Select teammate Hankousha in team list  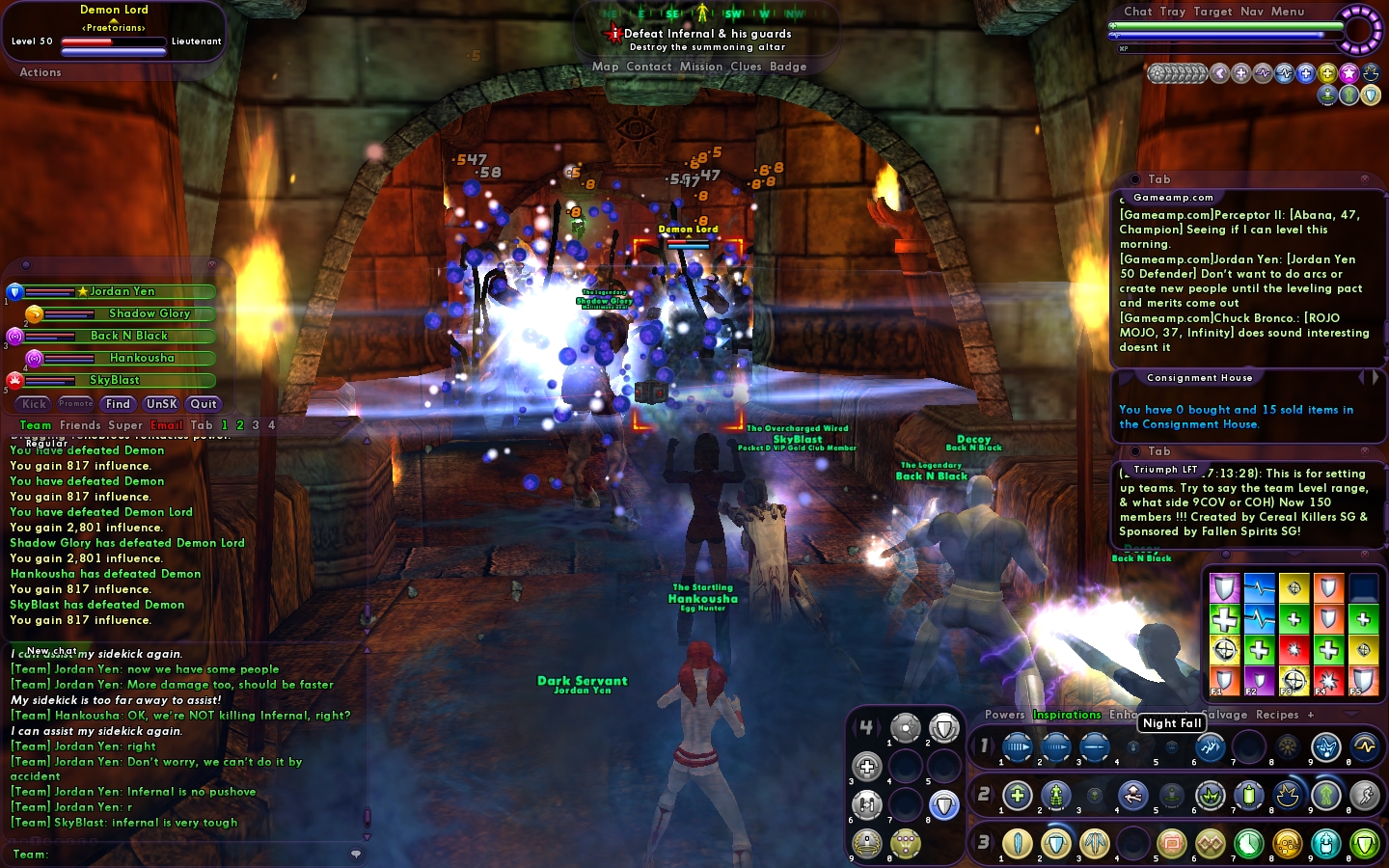(142, 358)
